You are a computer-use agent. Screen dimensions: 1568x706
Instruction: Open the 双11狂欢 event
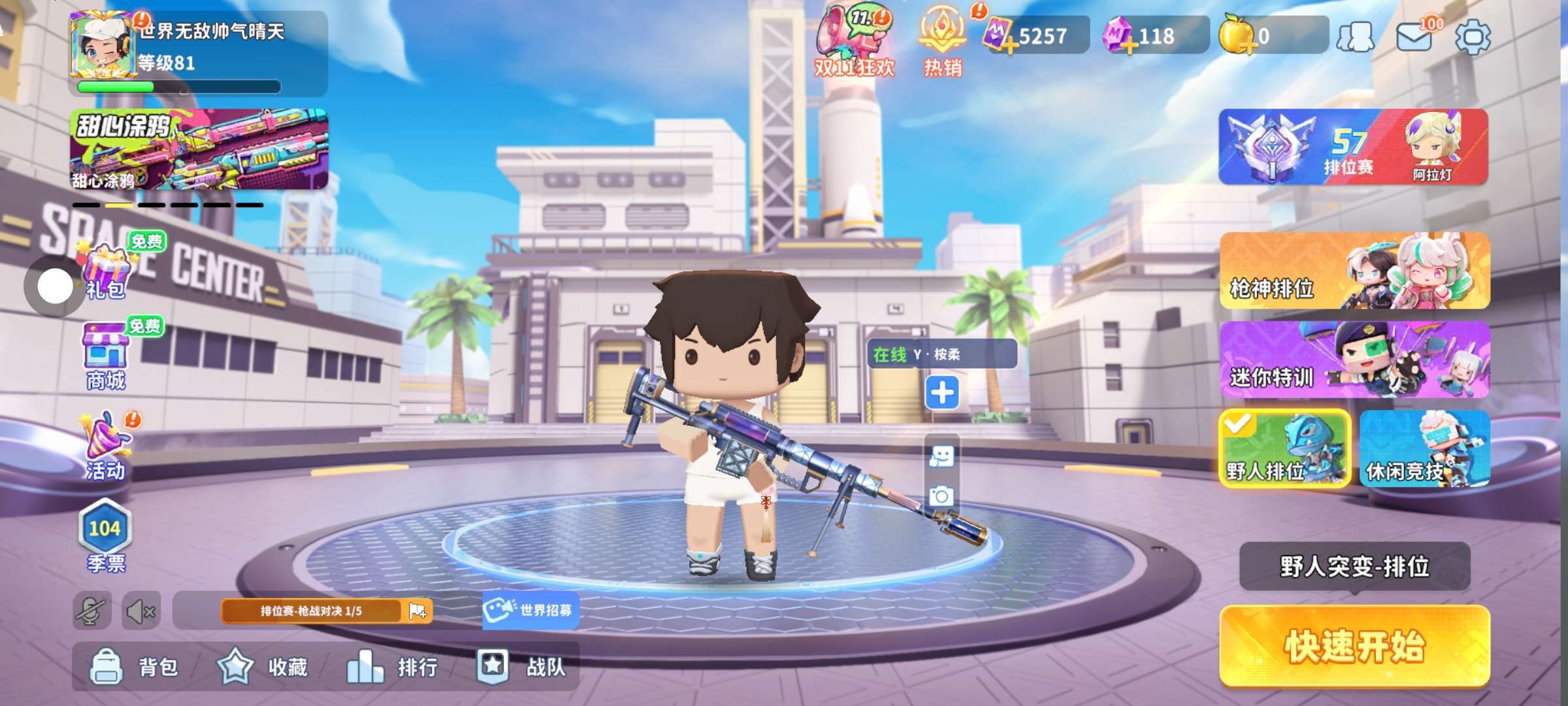pos(854,41)
